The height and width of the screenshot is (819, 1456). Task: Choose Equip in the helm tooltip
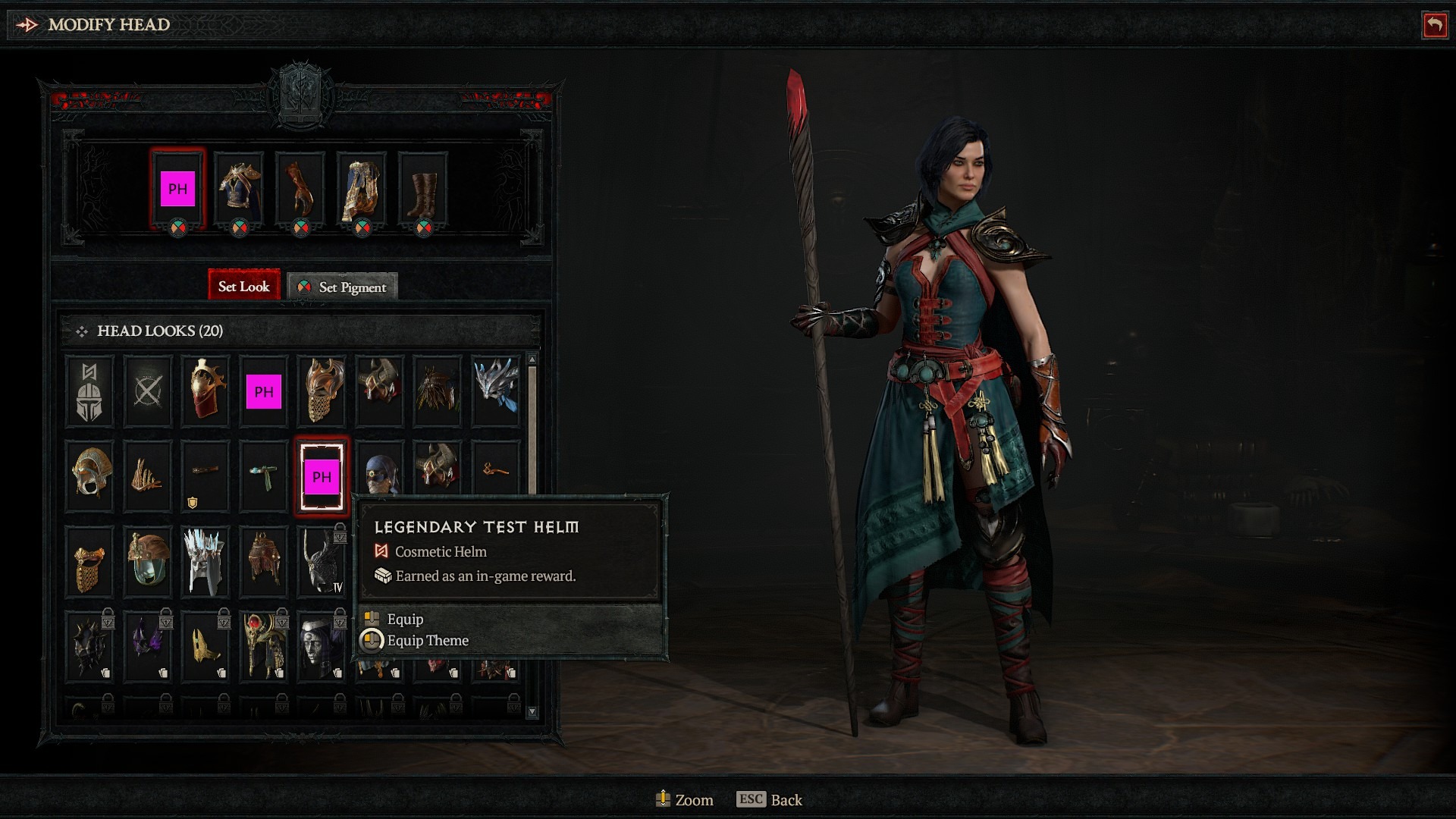pos(405,619)
